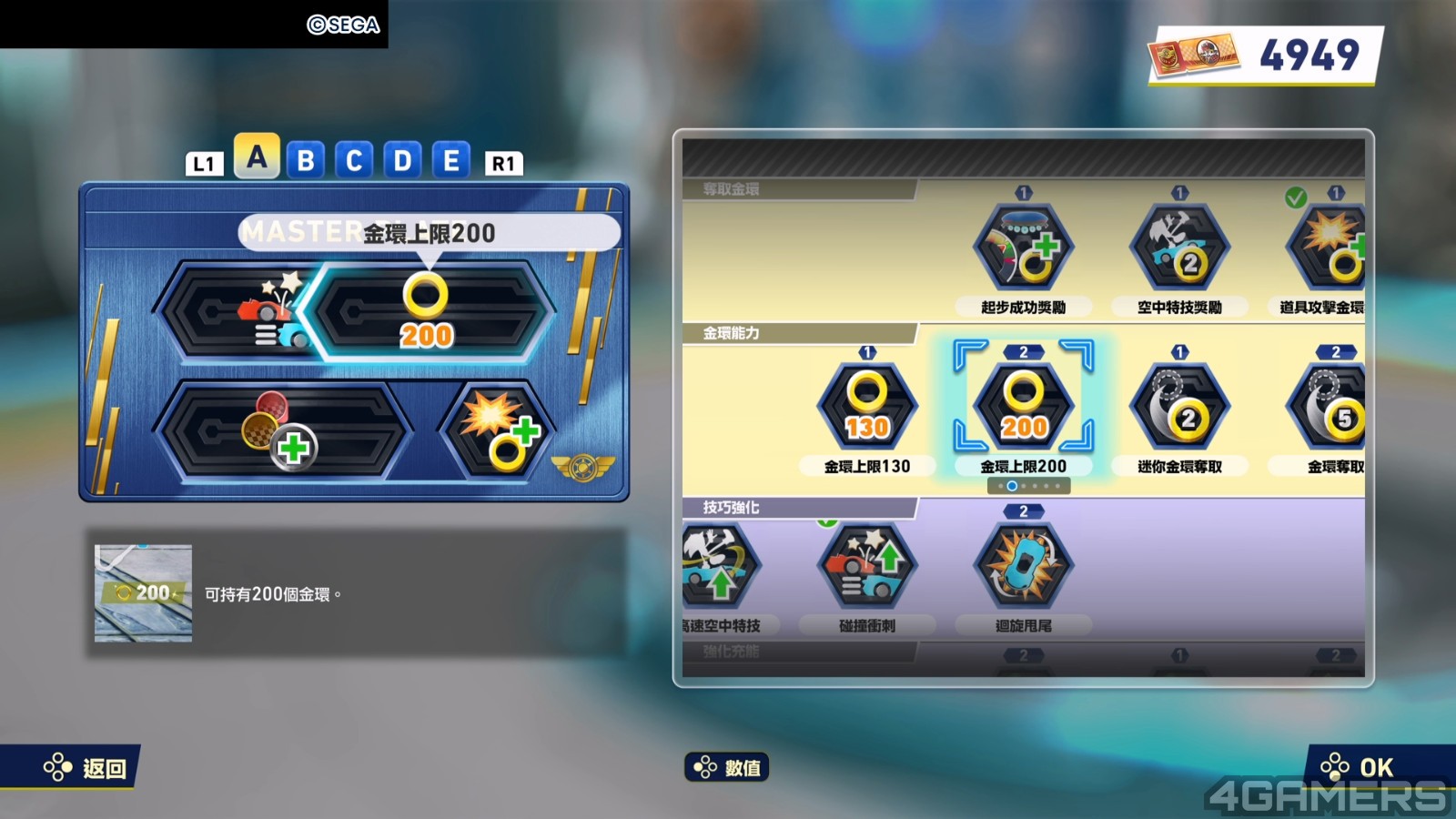Select the equipped 200 ring limit slot
1456x819 pixels.
[426, 312]
